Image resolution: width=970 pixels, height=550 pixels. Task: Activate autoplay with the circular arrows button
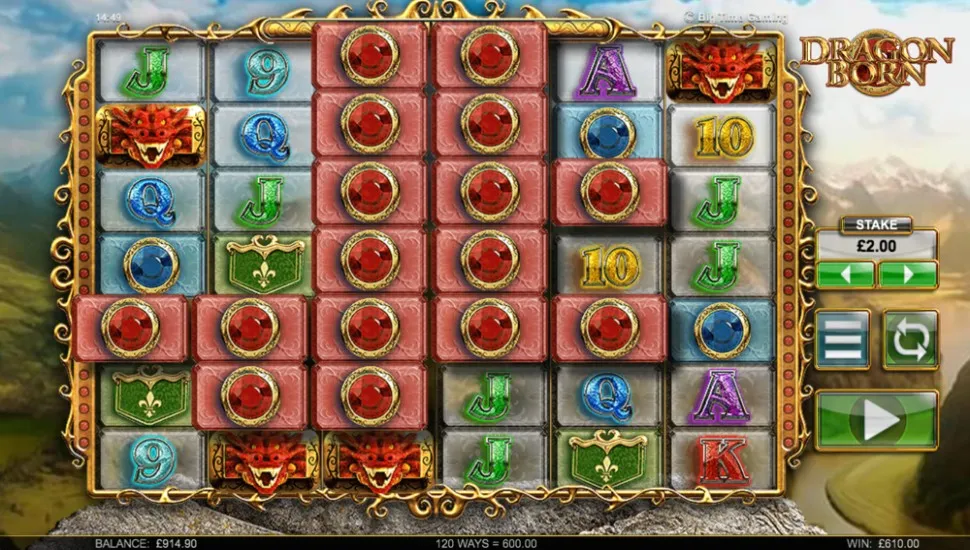[910, 340]
